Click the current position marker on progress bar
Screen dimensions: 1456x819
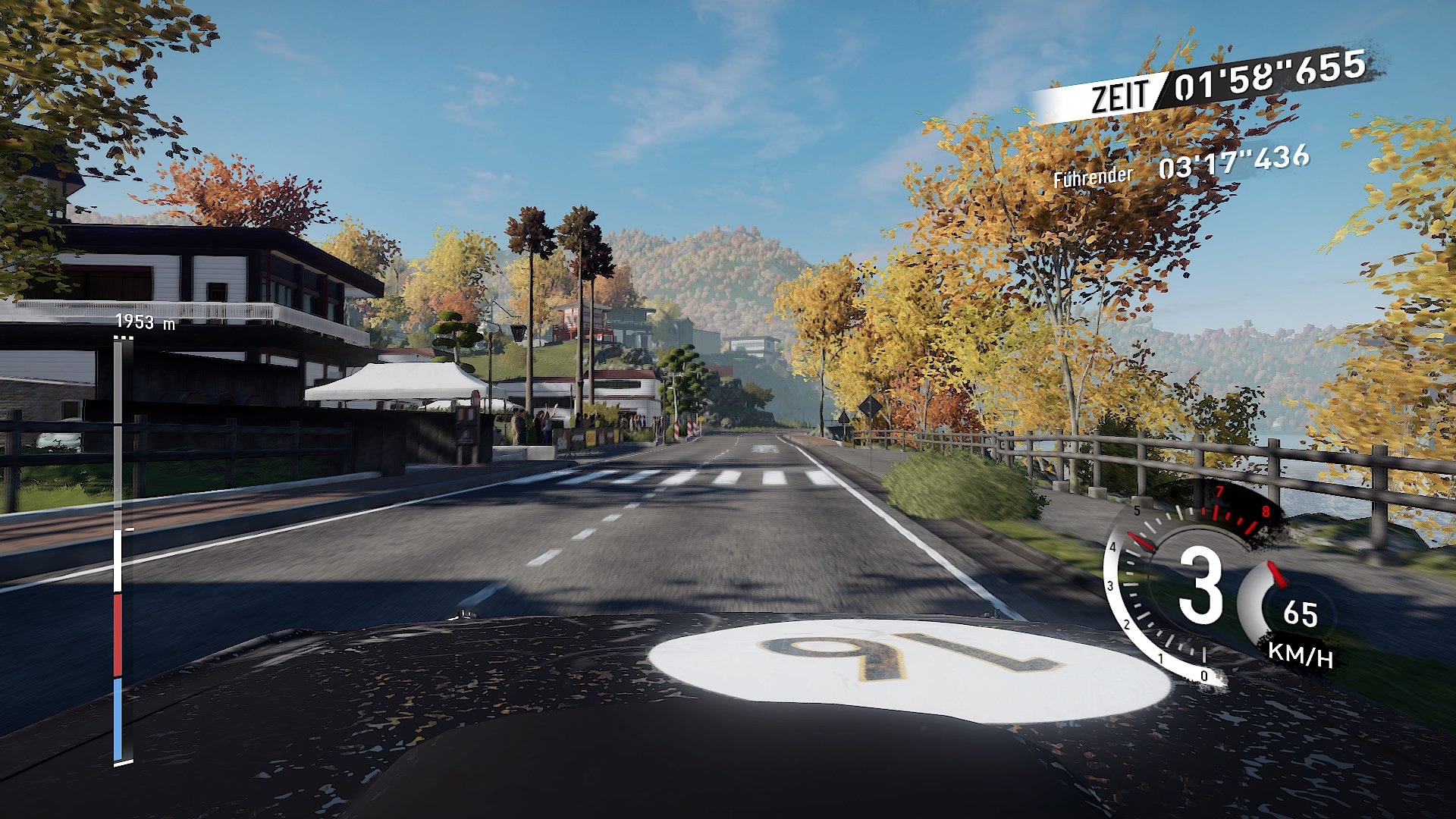130,531
